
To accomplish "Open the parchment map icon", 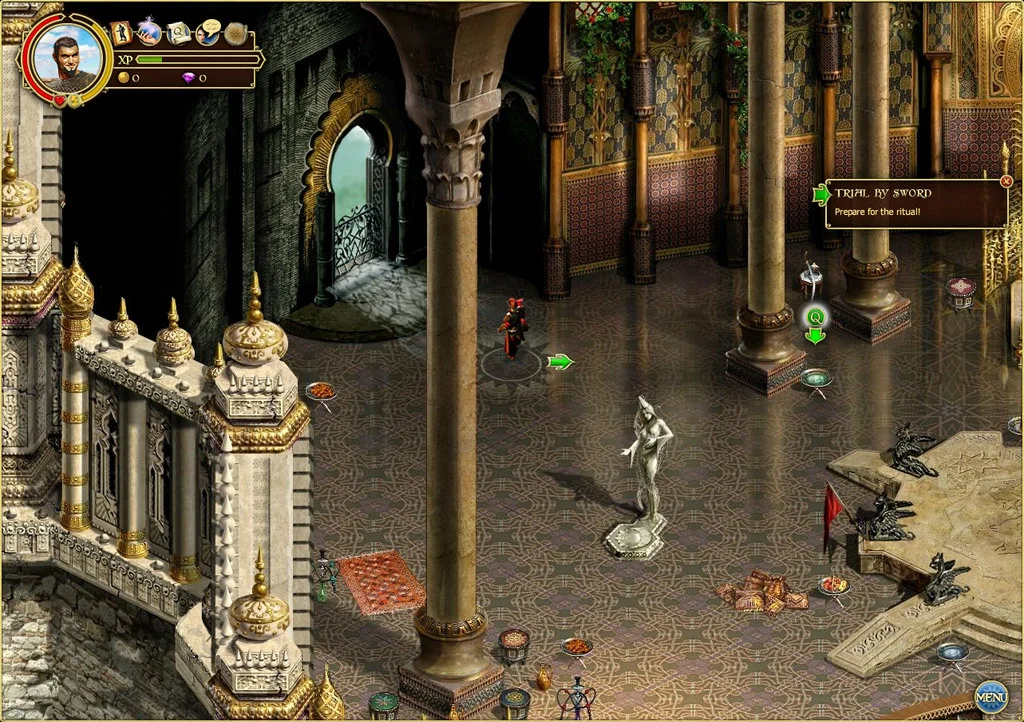I will coord(236,33).
